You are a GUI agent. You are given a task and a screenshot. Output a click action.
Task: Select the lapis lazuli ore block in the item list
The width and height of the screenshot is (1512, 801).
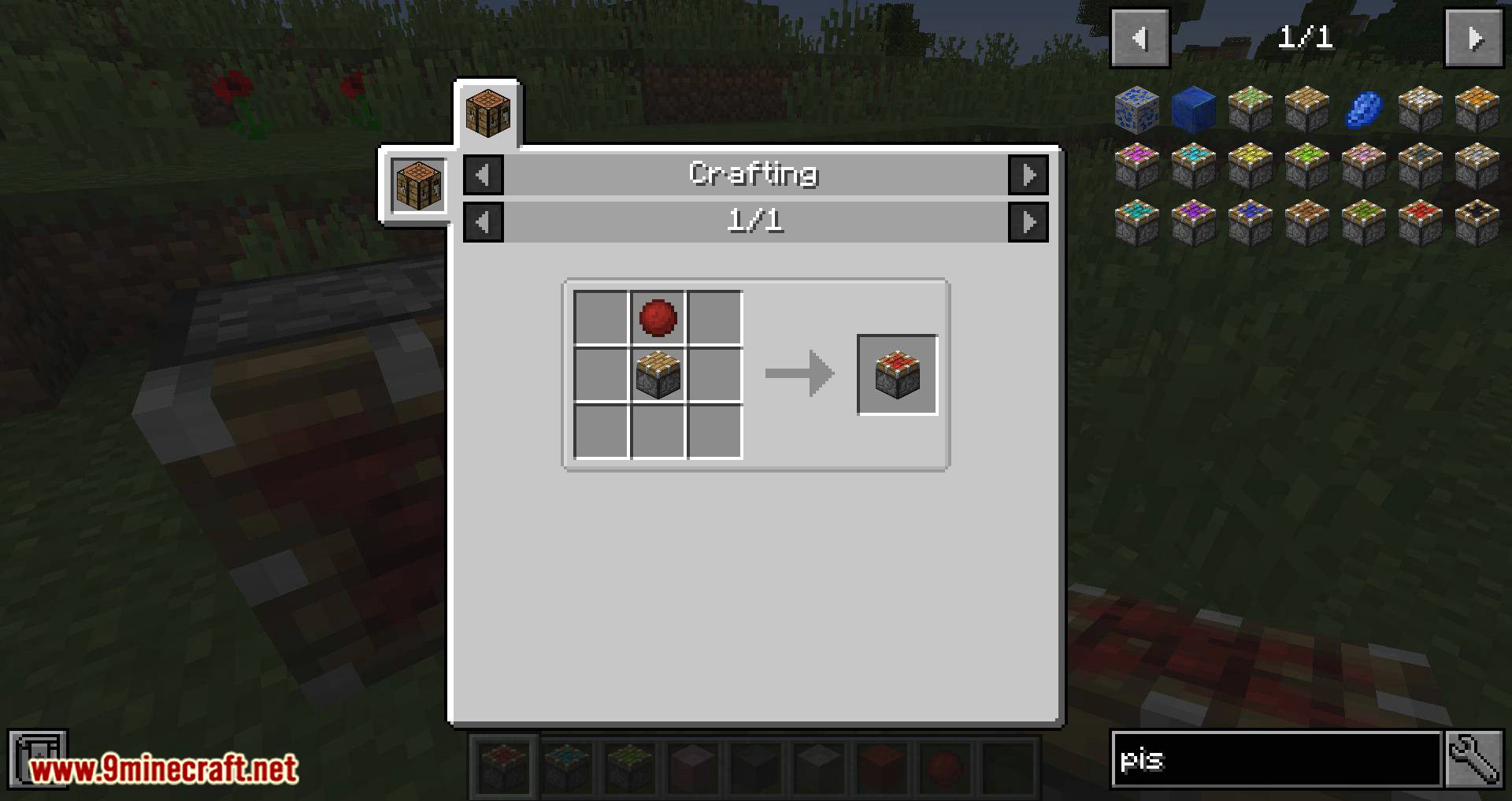[x=1136, y=110]
